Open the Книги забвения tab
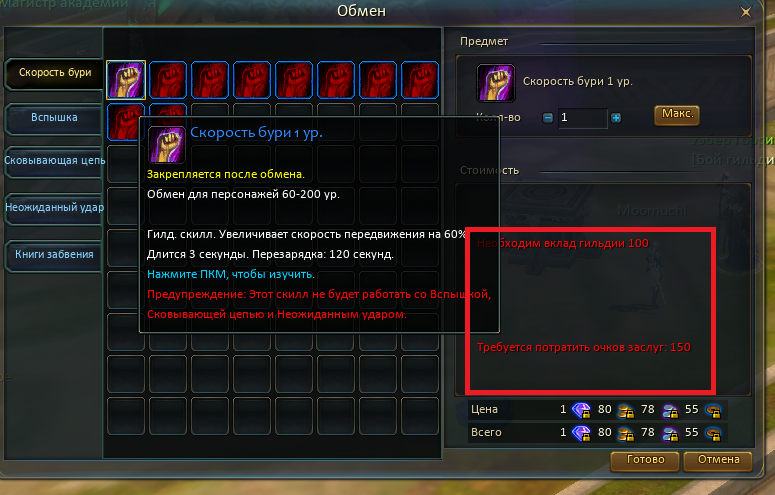 coord(54,254)
